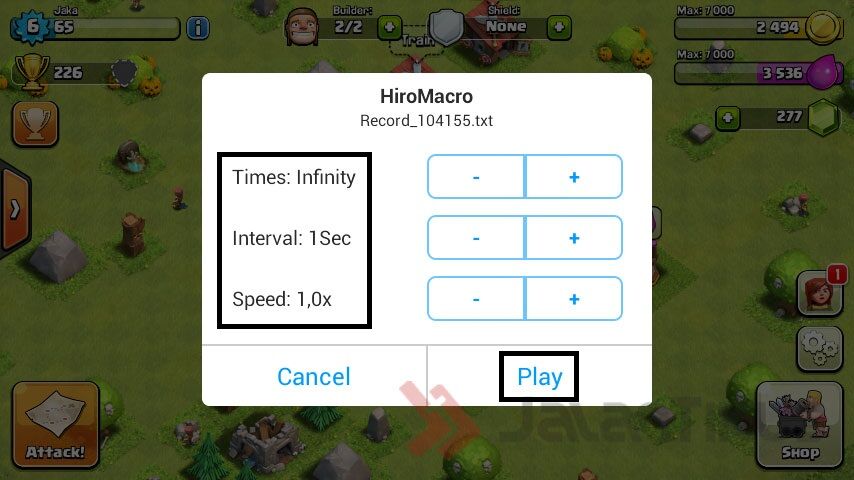This screenshot has height=480, width=854.
Task: Open the trophy leaderboard button
Action: (x=35, y=123)
